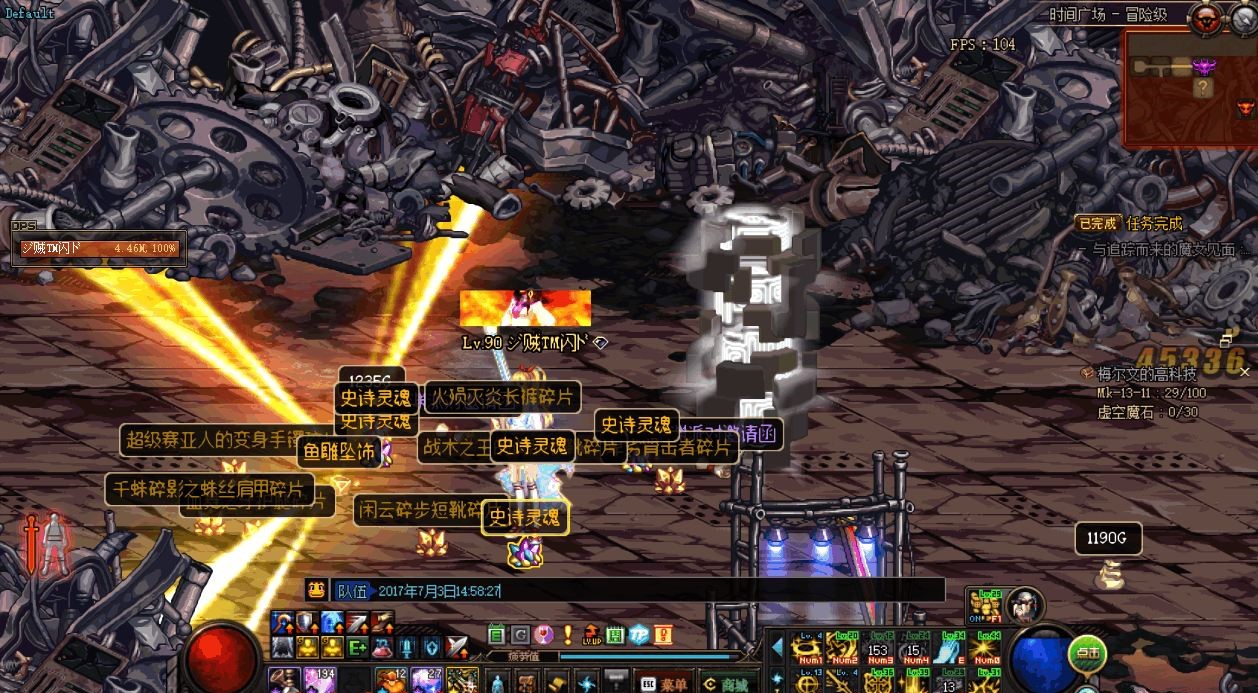
Task: Click the LV UP arrow icon
Action: point(590,634)
